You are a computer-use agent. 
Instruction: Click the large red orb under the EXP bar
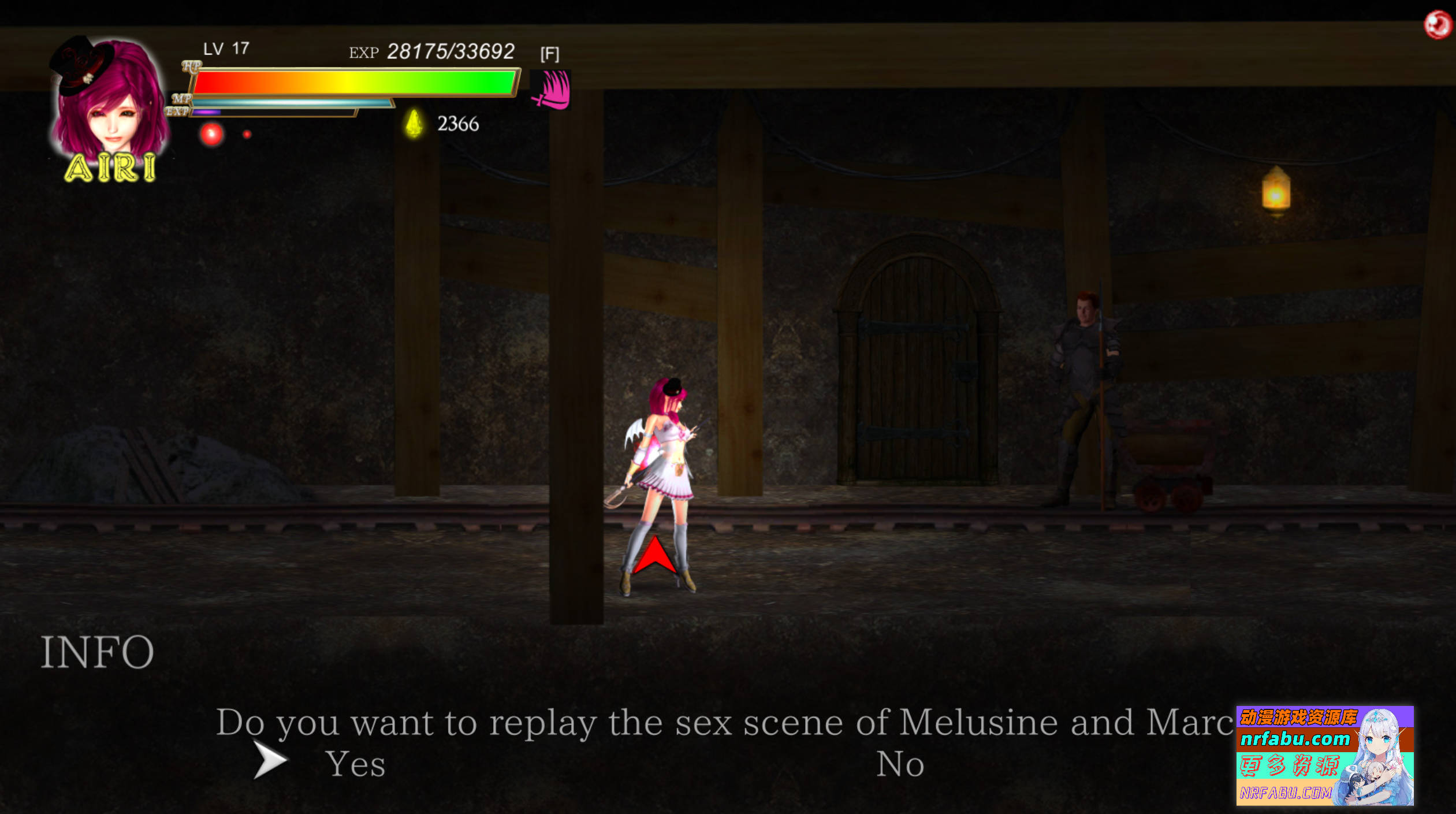click(211, 134)
